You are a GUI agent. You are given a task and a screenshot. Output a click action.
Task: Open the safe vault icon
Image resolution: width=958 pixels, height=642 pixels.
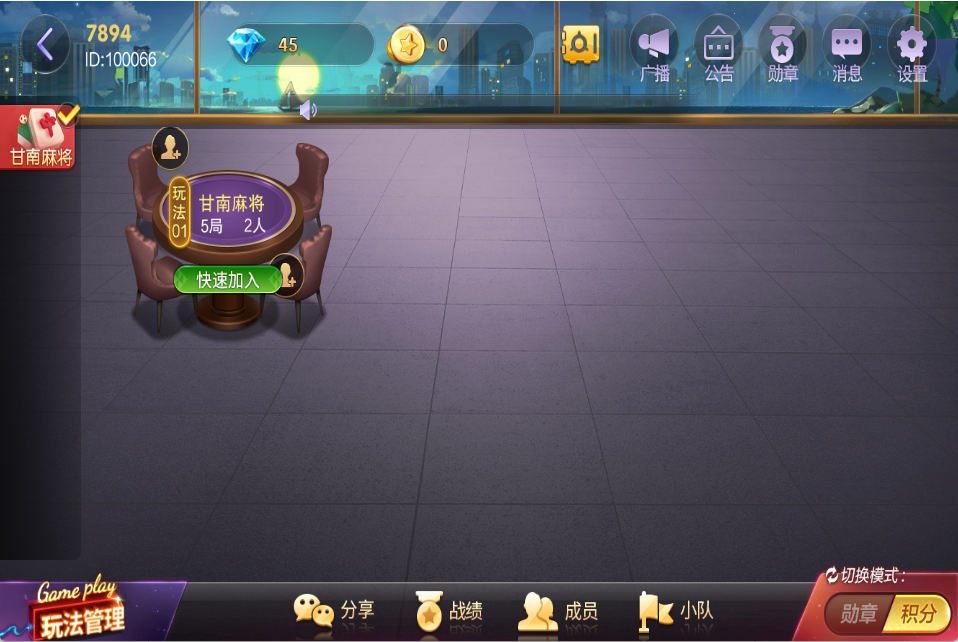[580, 45]
